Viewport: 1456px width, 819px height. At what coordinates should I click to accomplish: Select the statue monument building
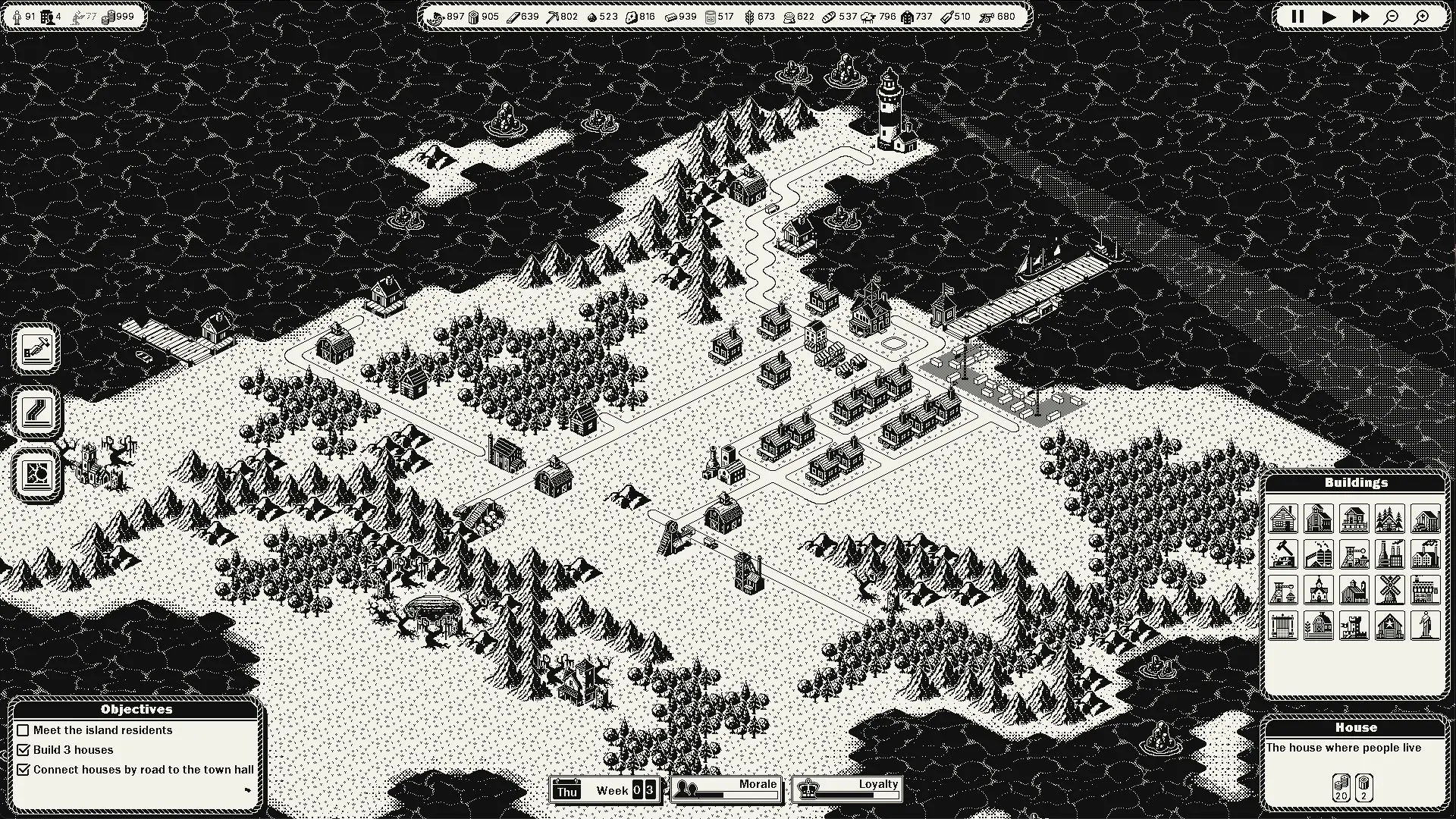1426,626
